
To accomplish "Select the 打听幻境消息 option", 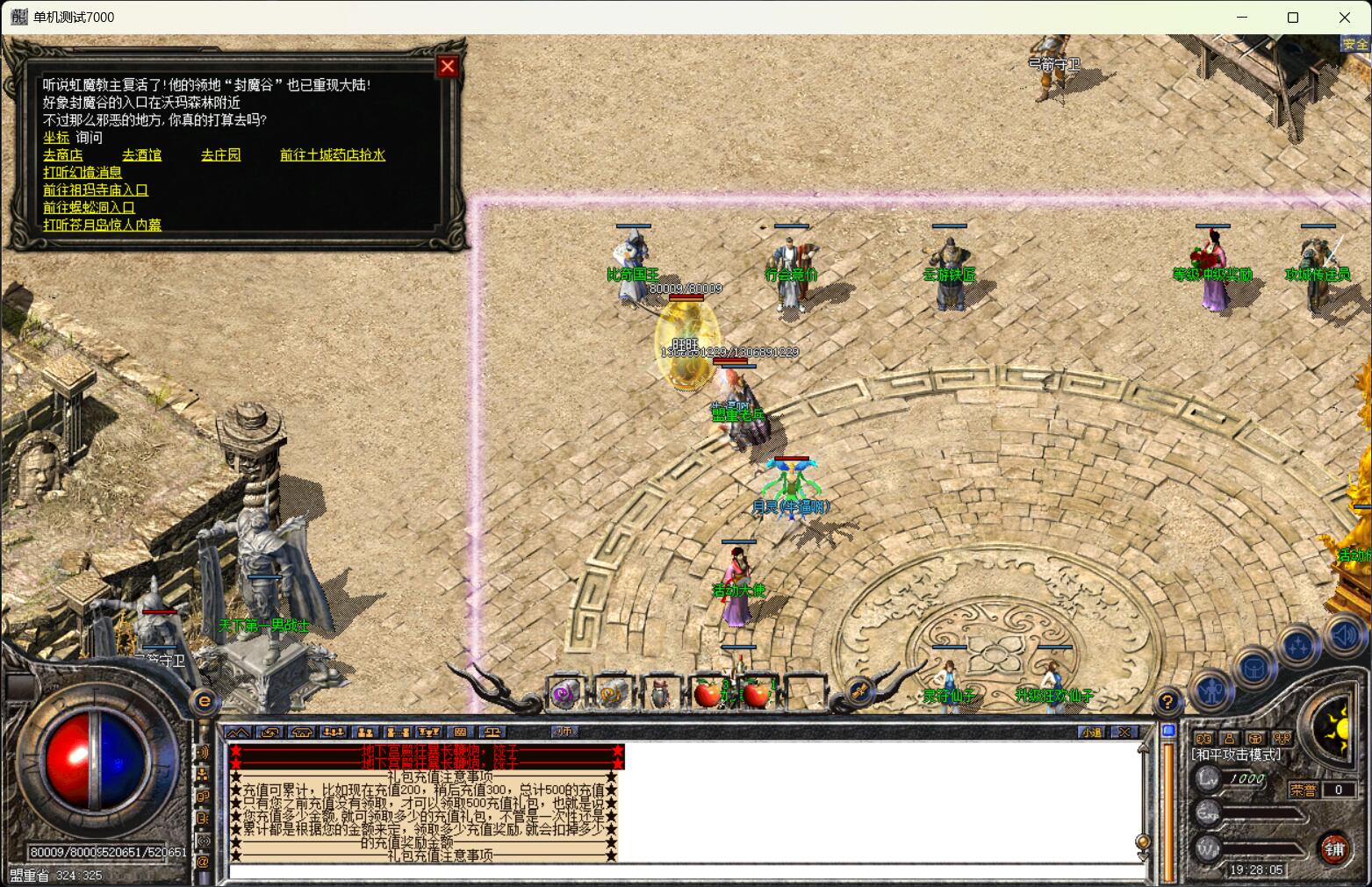I will [83, 173].
